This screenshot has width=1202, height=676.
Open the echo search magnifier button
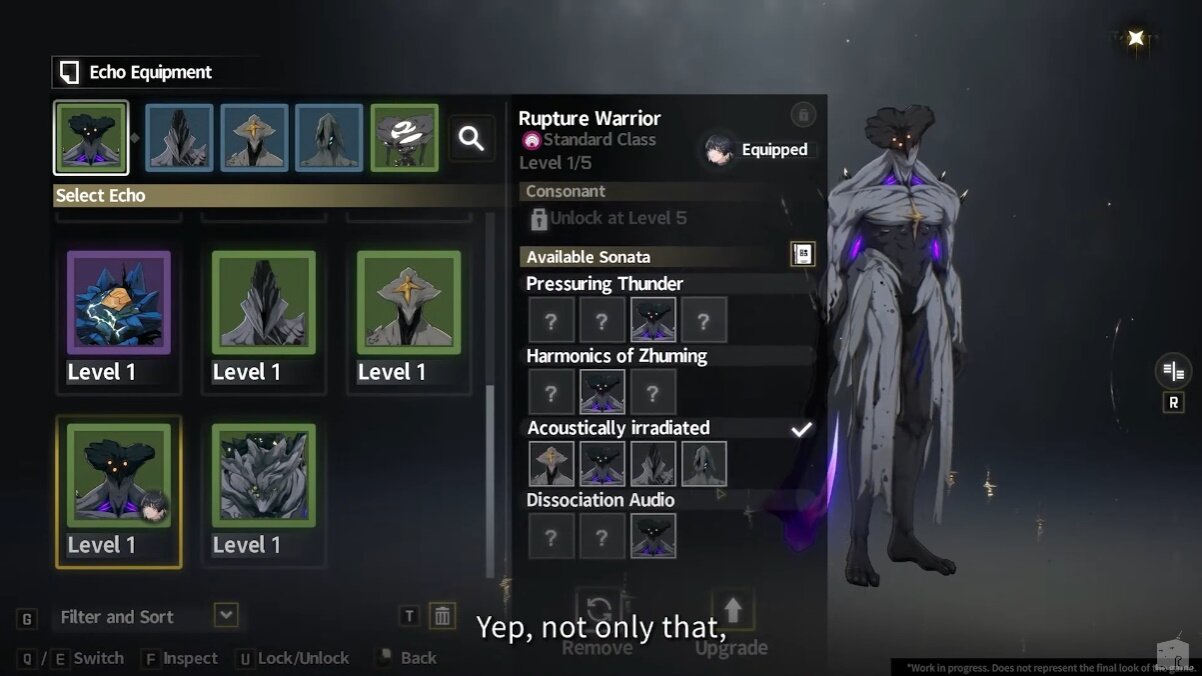coord(471,139)
